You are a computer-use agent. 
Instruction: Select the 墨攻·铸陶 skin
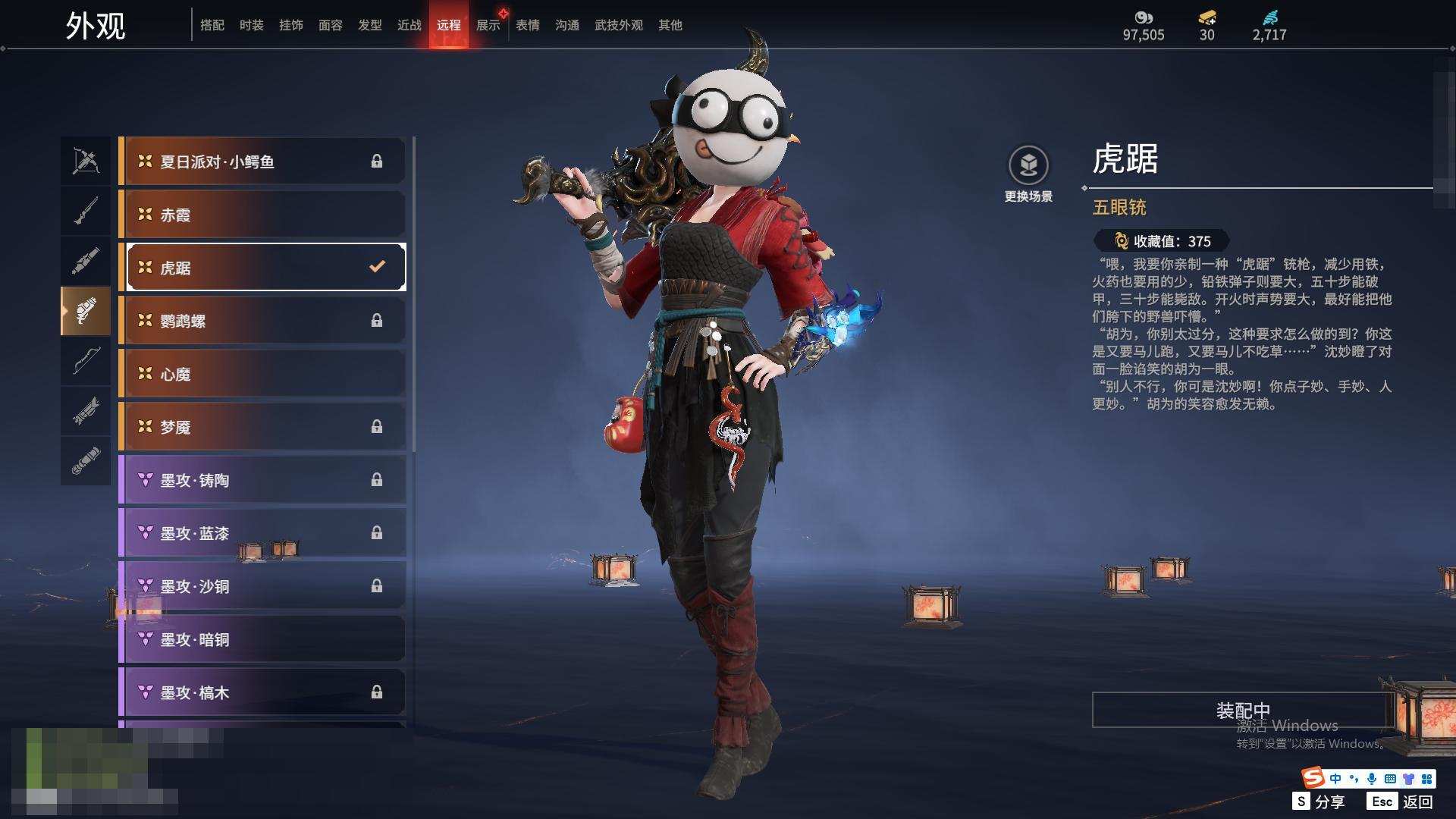[262, 480]
